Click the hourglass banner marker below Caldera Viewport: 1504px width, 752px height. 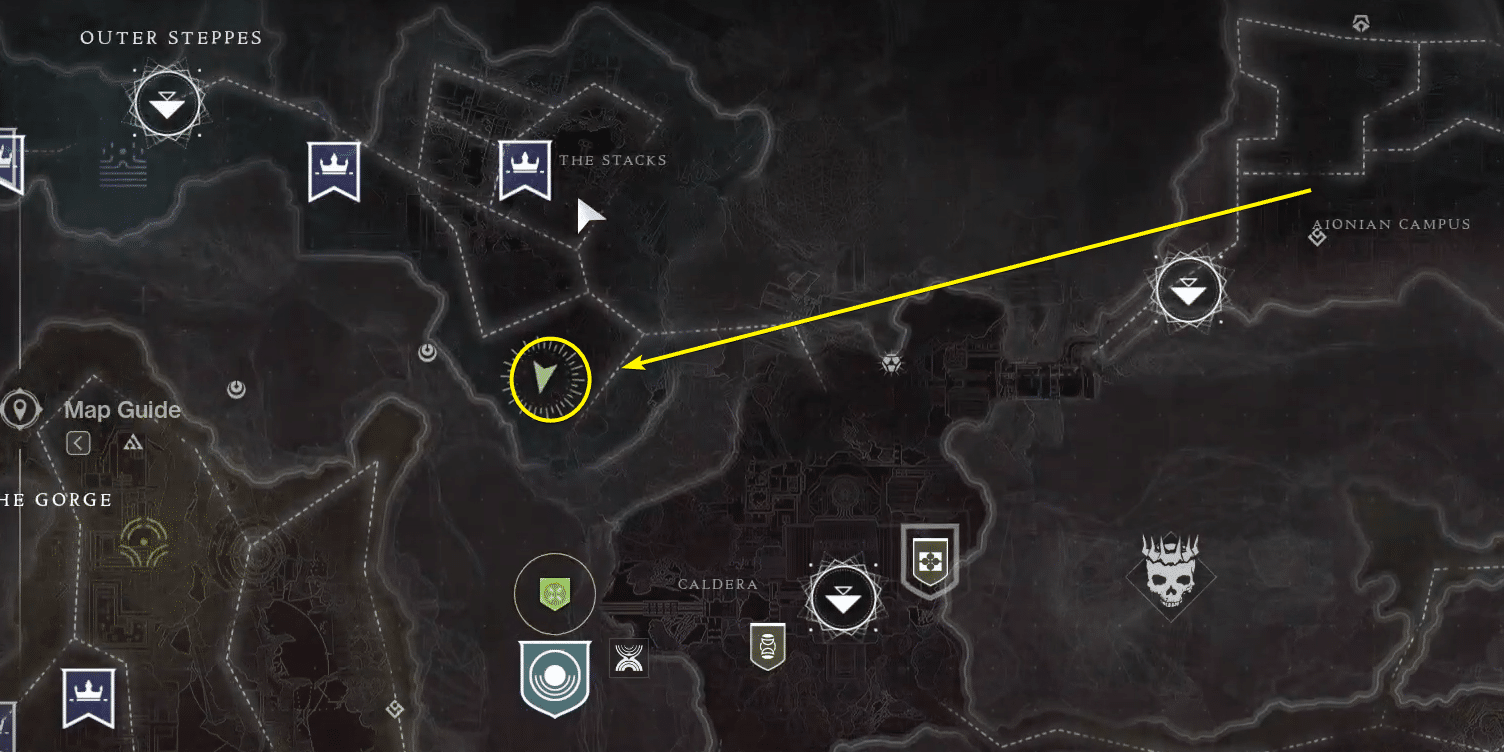(766, 648)
